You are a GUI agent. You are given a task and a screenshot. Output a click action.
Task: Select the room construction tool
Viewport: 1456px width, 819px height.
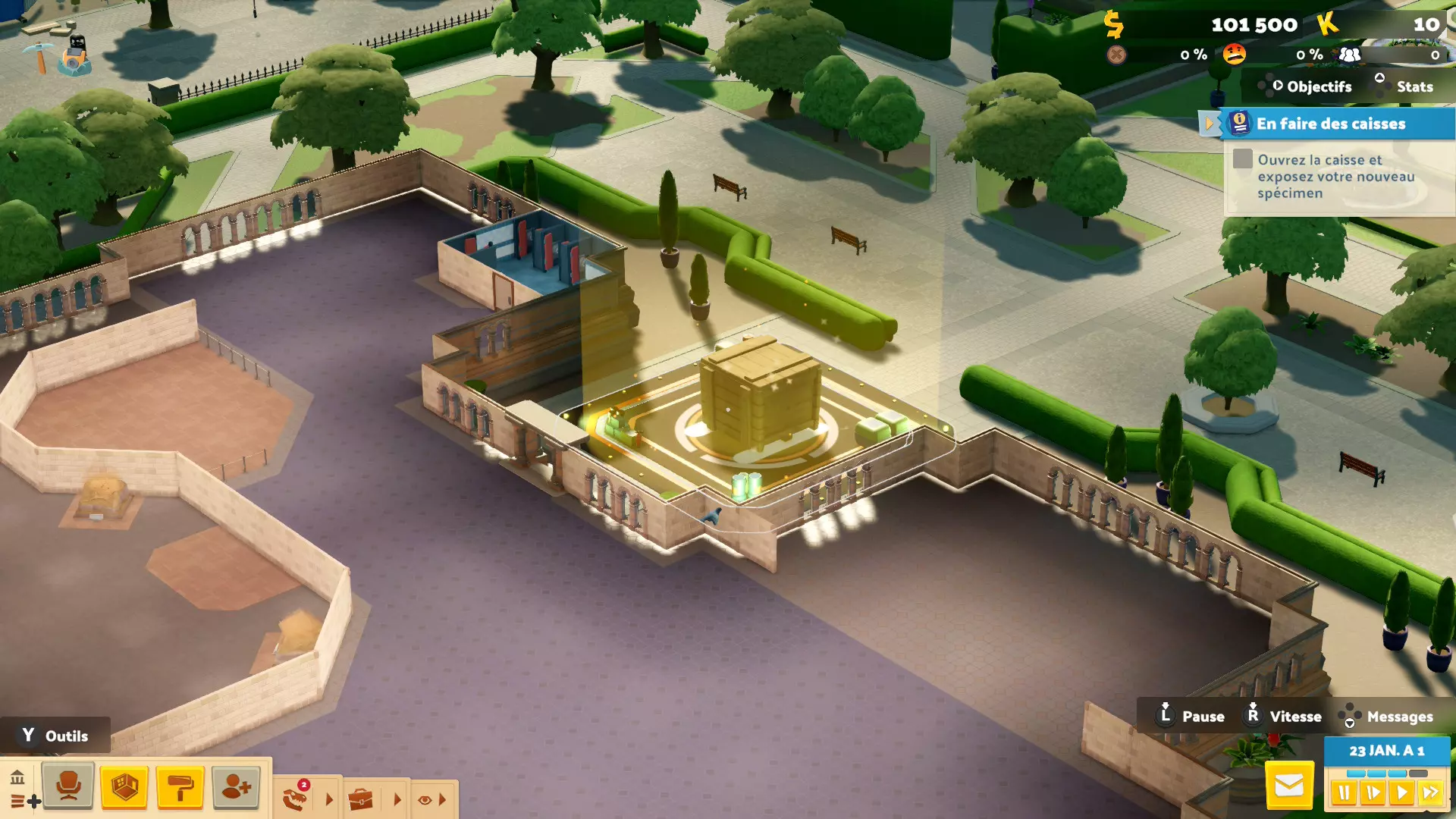[124, 786]
